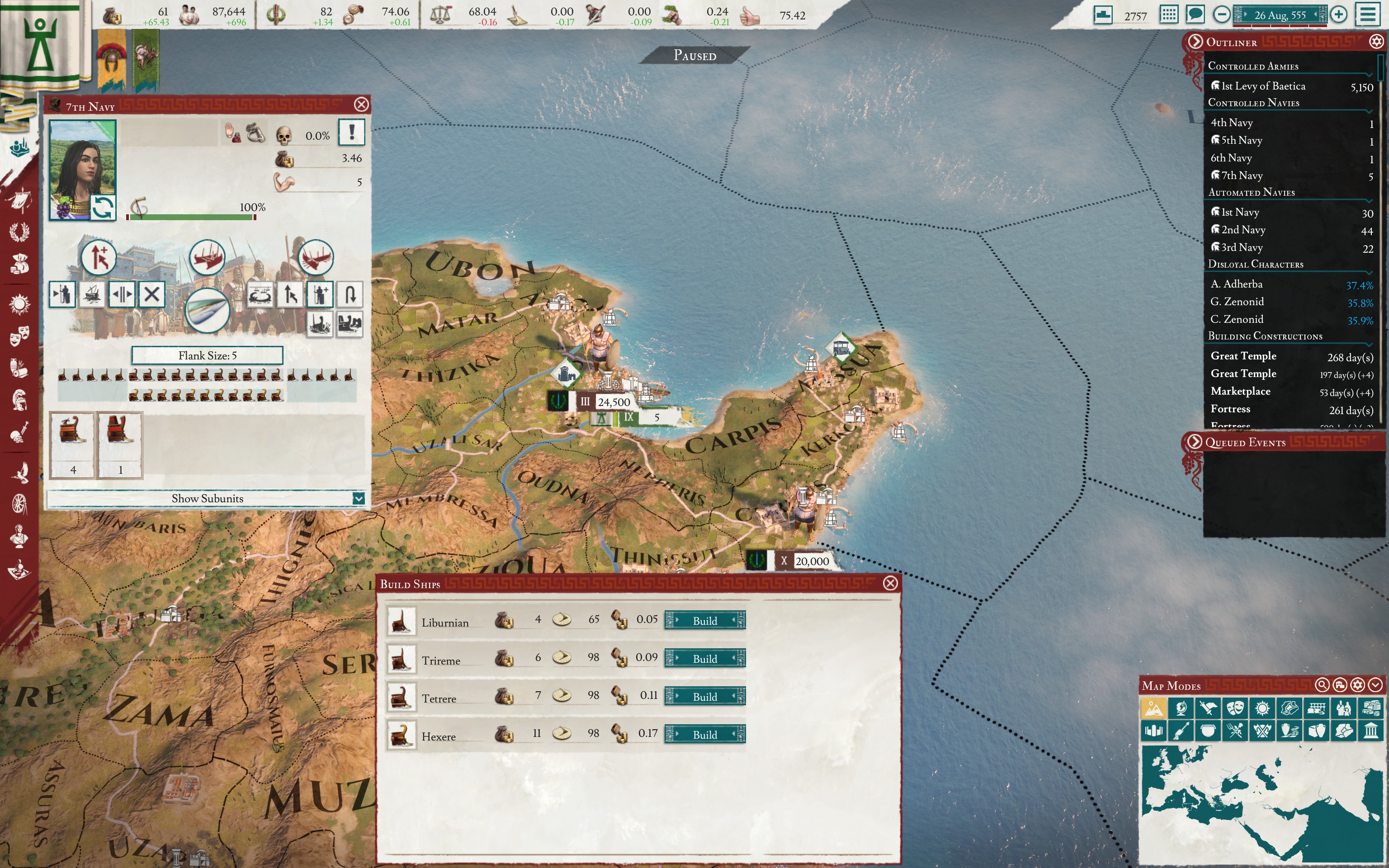The image size is (1389, 868).
Task: Disband the 7th Navy using the X icon
Action: point(152,294)
